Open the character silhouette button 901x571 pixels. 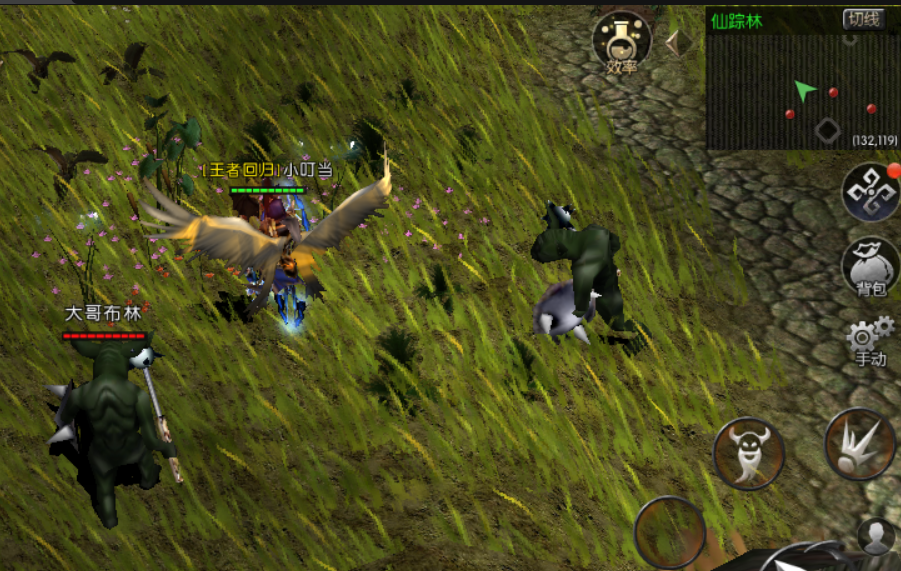pyautogui.click(x=876, y=537)
